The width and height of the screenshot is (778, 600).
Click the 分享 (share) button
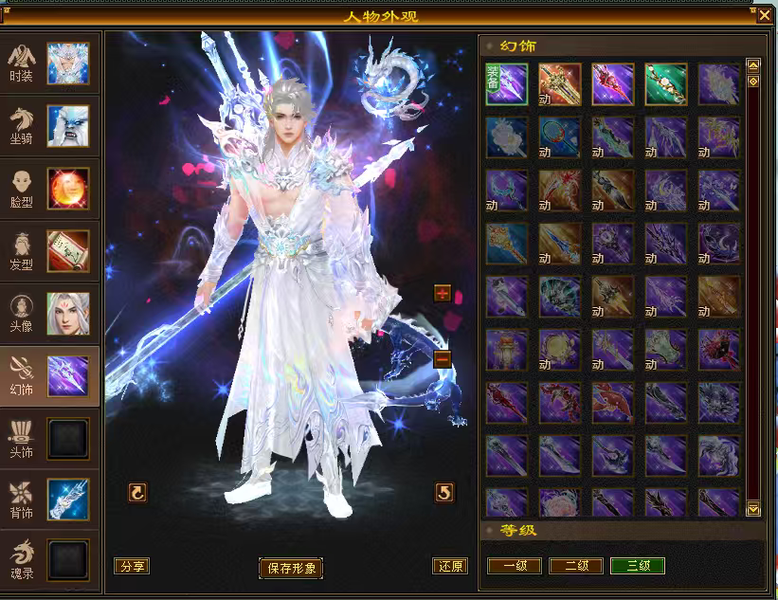coord(131,566)
